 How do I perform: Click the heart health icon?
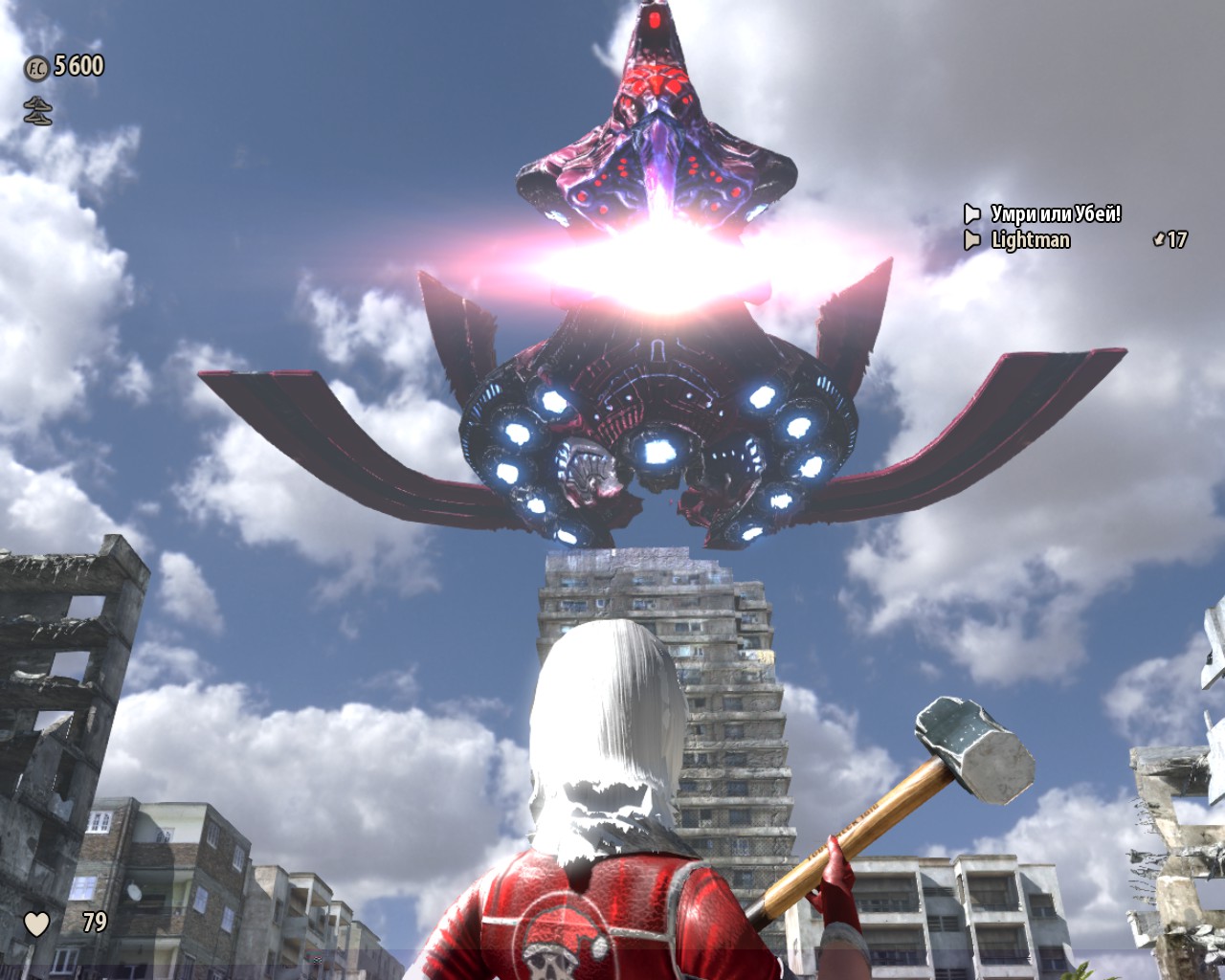pyautogui.click(x=36, y=924)
